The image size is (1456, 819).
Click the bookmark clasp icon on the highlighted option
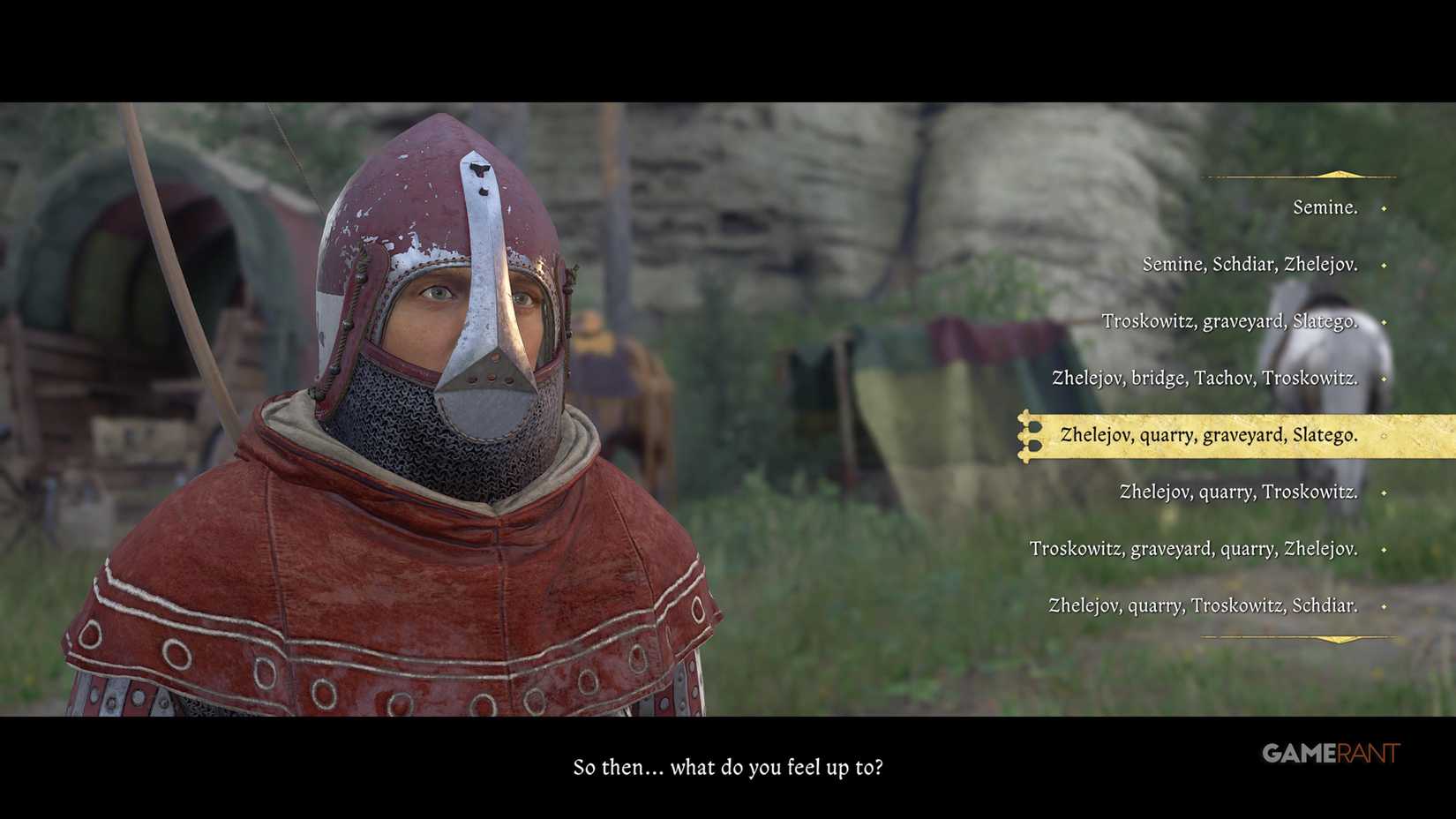coord(1028,435)
